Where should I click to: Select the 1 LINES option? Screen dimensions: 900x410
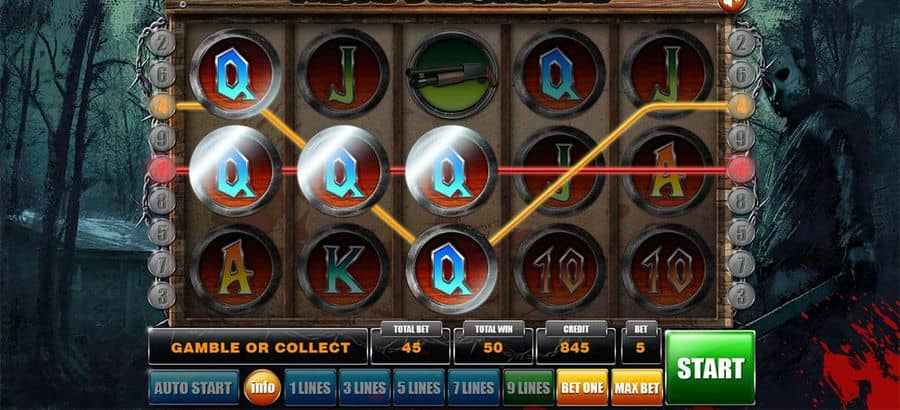[310, 387]
